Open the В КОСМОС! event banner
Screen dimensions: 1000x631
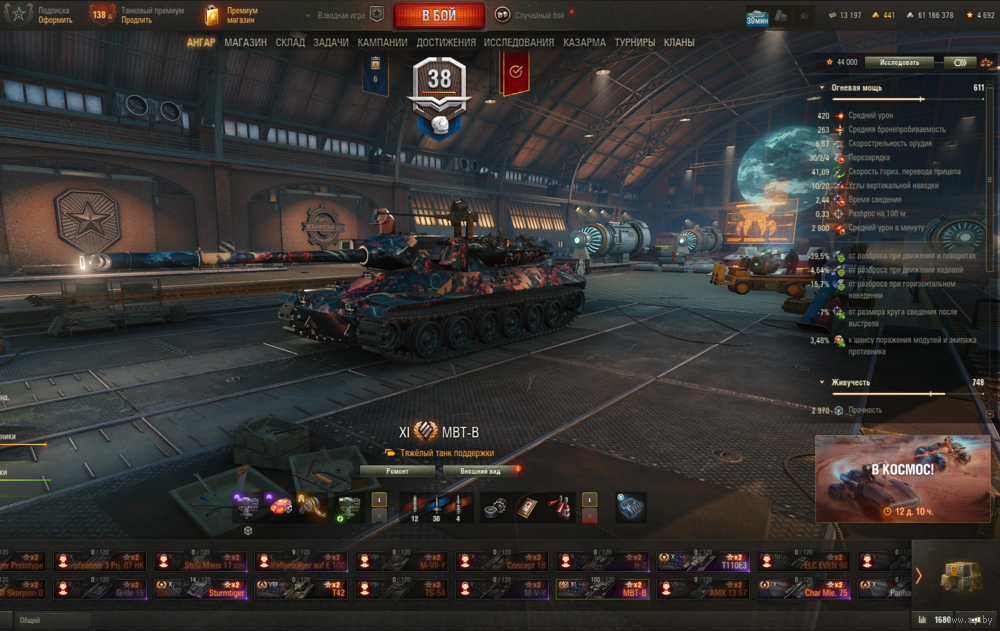click(902, 478)
